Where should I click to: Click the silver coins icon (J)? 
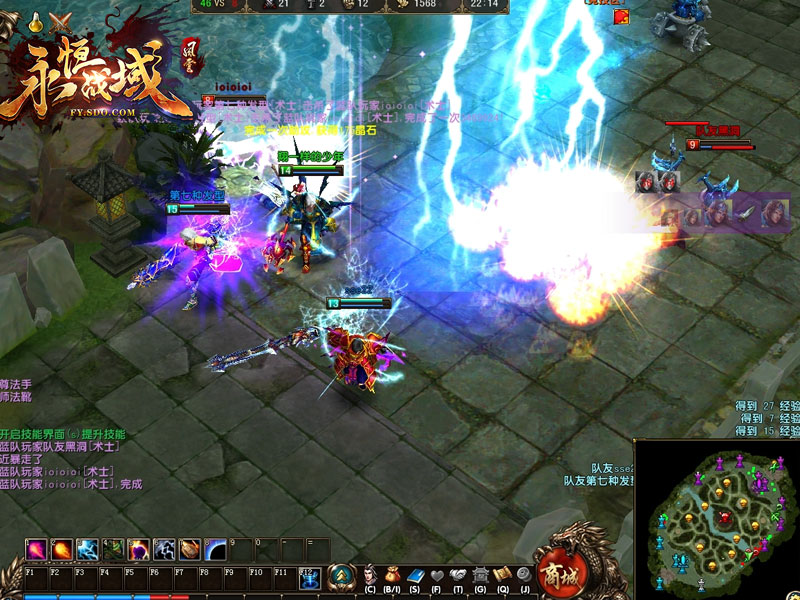pyautogui.click(x=524, y=574)
